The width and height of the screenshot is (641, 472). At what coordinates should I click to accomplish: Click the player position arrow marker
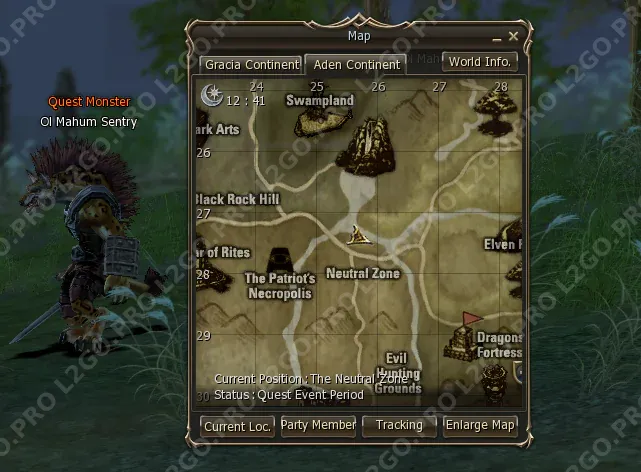click(358, 237)
